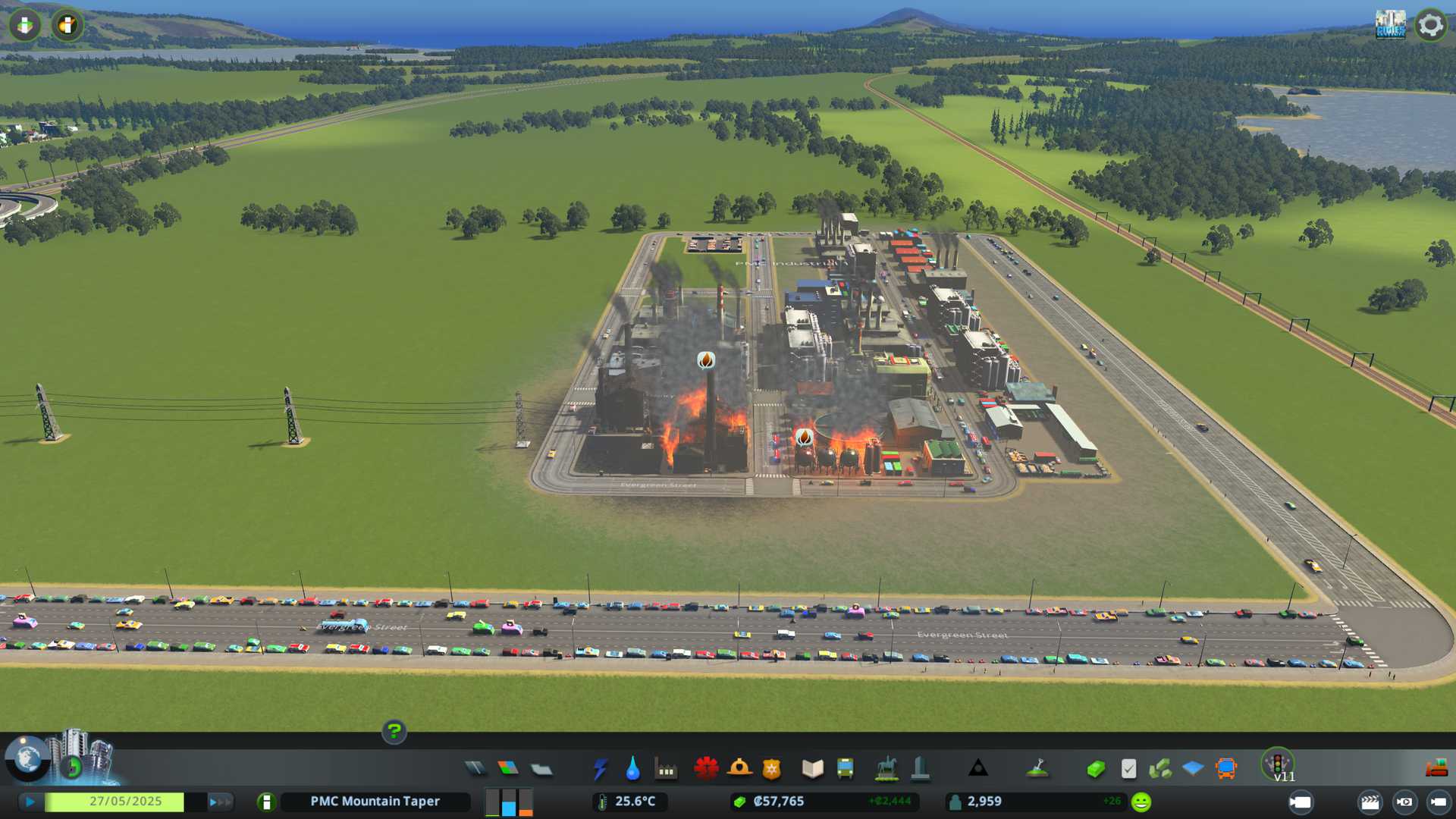The height and width of the screenshot is (819, 1456).
Task: Open the Electricity lightning bolt menu
Action: pos(600,769)
